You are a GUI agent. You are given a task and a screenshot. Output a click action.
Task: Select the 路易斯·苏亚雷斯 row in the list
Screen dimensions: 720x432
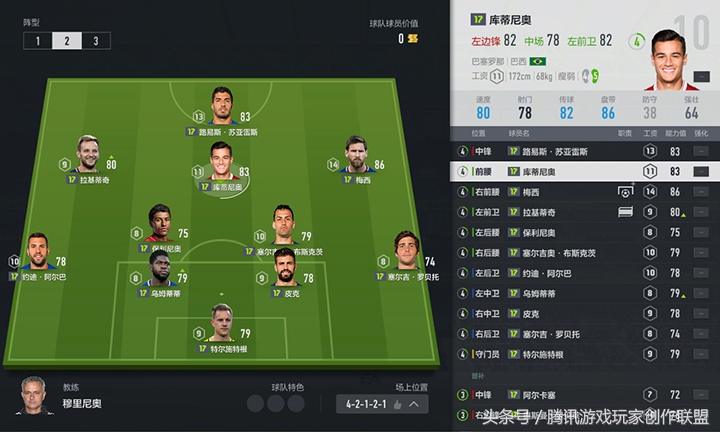(585, 151)
